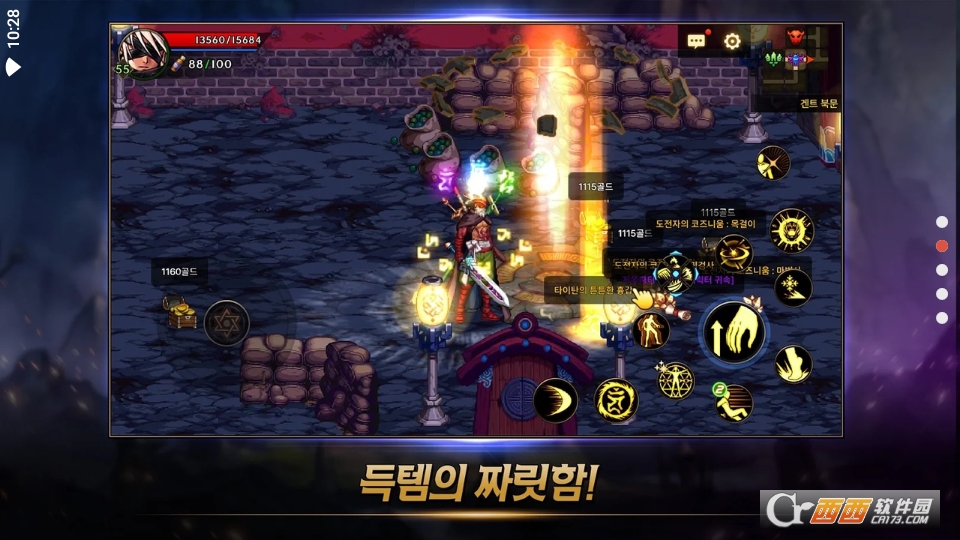Open the gear settings menu
This screenshot has width=960, height=540.
click(x=732, y=41)
